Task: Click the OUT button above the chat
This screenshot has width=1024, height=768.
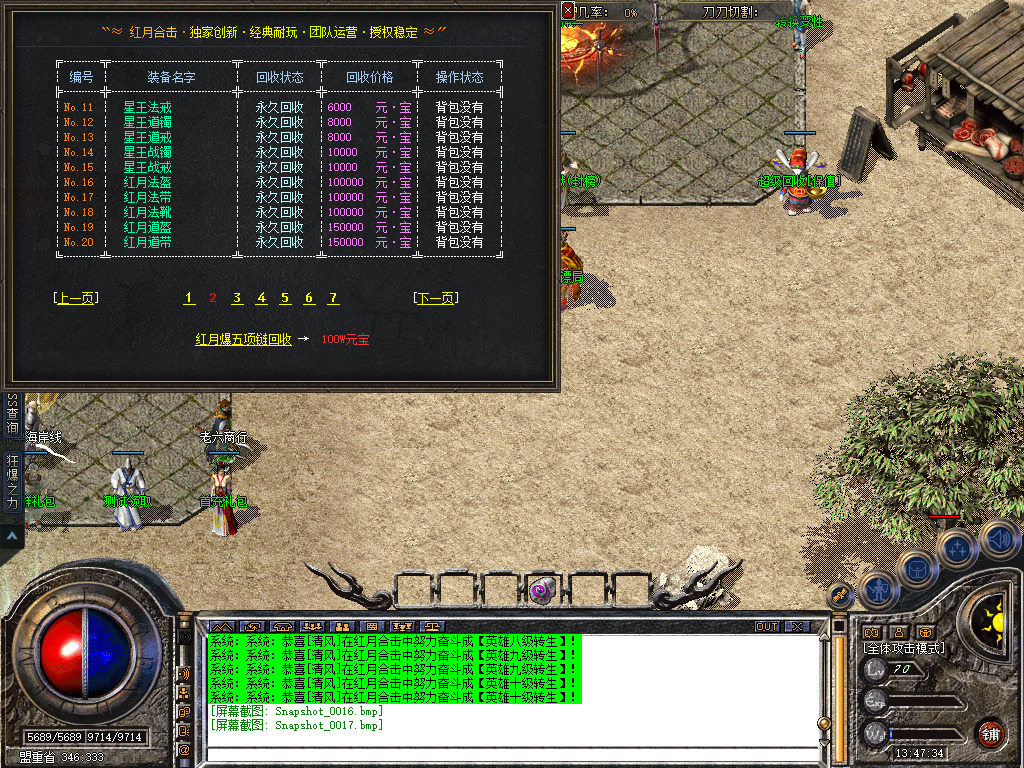Action: pyautogui.click(x=767, y=627)
